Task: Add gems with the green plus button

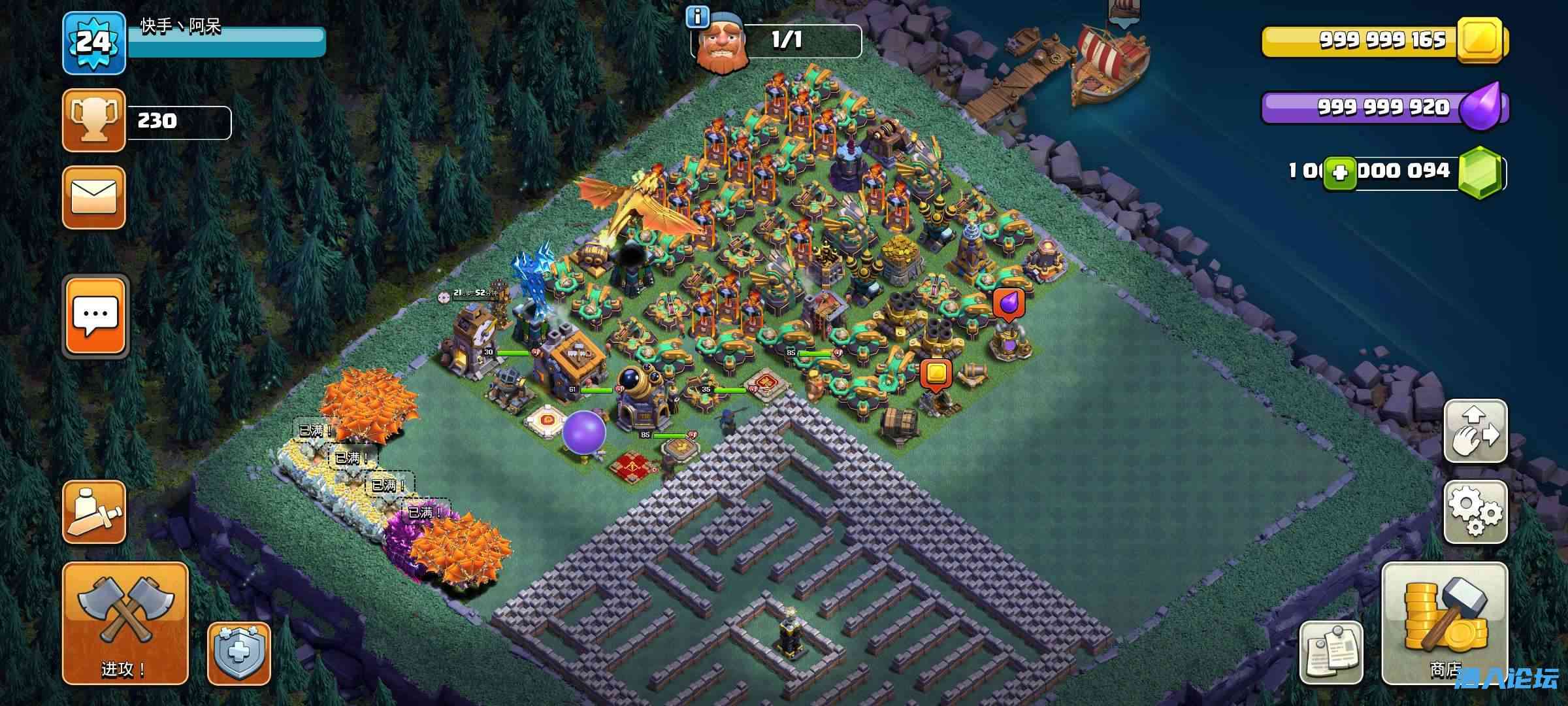Action: pos(1339,174)
